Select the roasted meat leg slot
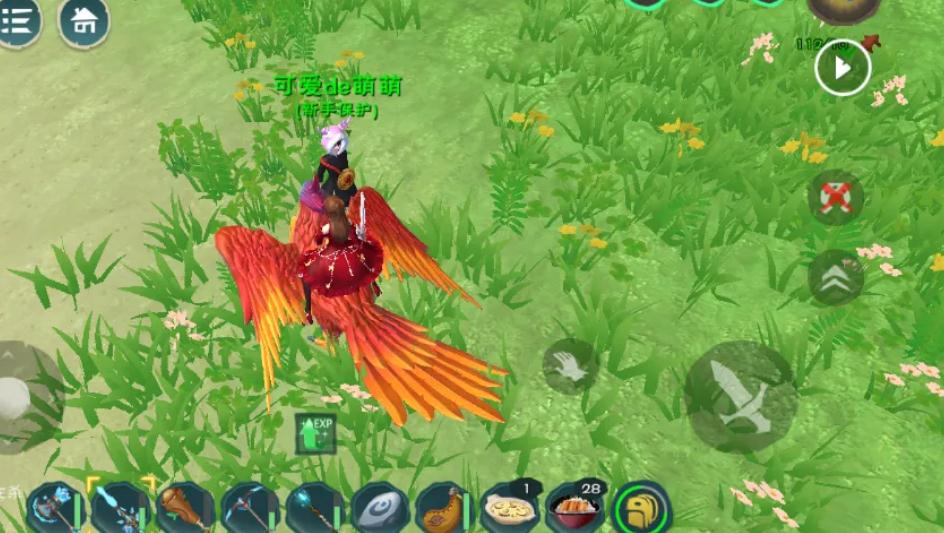This screenshot has width=944, height=533. 443,508
